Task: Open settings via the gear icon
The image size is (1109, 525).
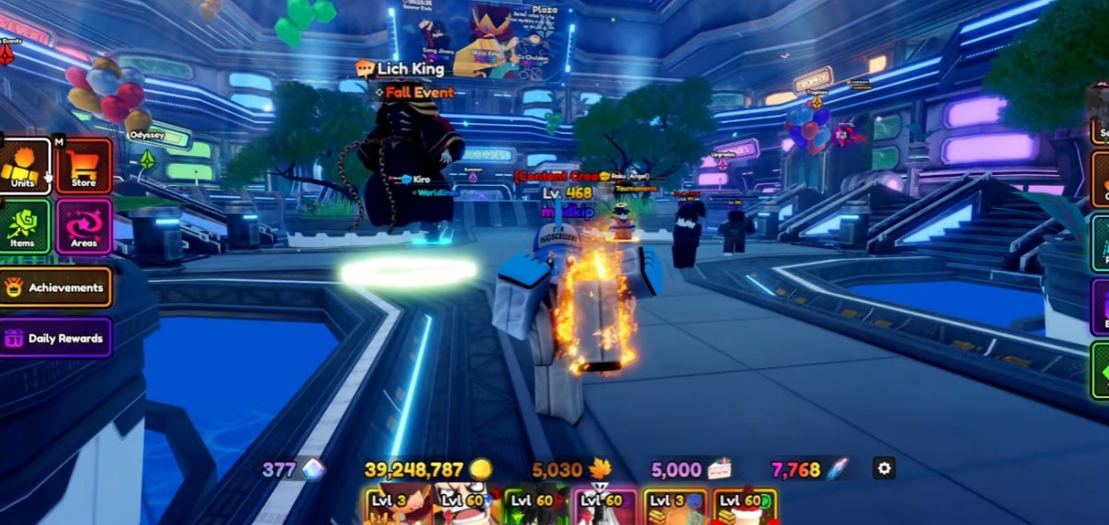Action: (x=883, y=468)
